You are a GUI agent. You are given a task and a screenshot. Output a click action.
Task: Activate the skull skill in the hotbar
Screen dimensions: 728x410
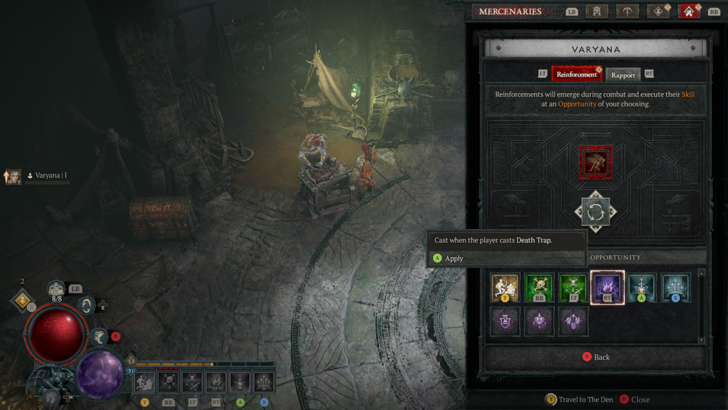(x=168, y=381)
